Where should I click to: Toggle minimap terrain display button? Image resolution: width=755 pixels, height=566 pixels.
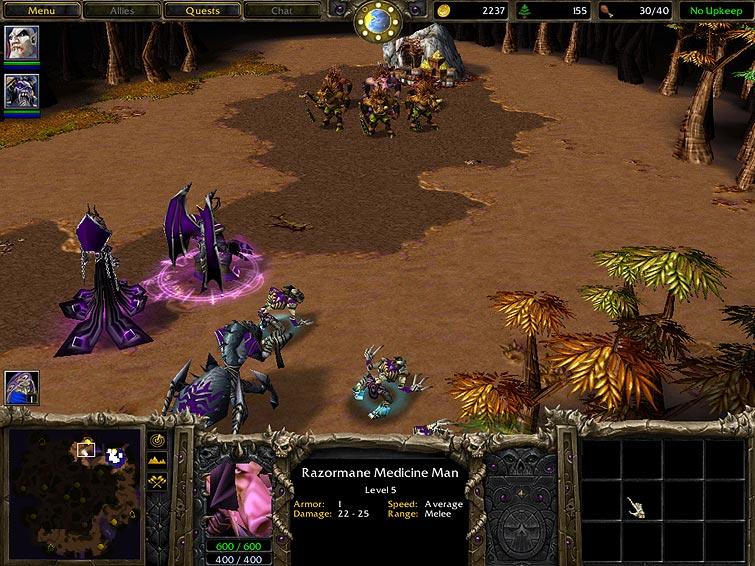158,460
